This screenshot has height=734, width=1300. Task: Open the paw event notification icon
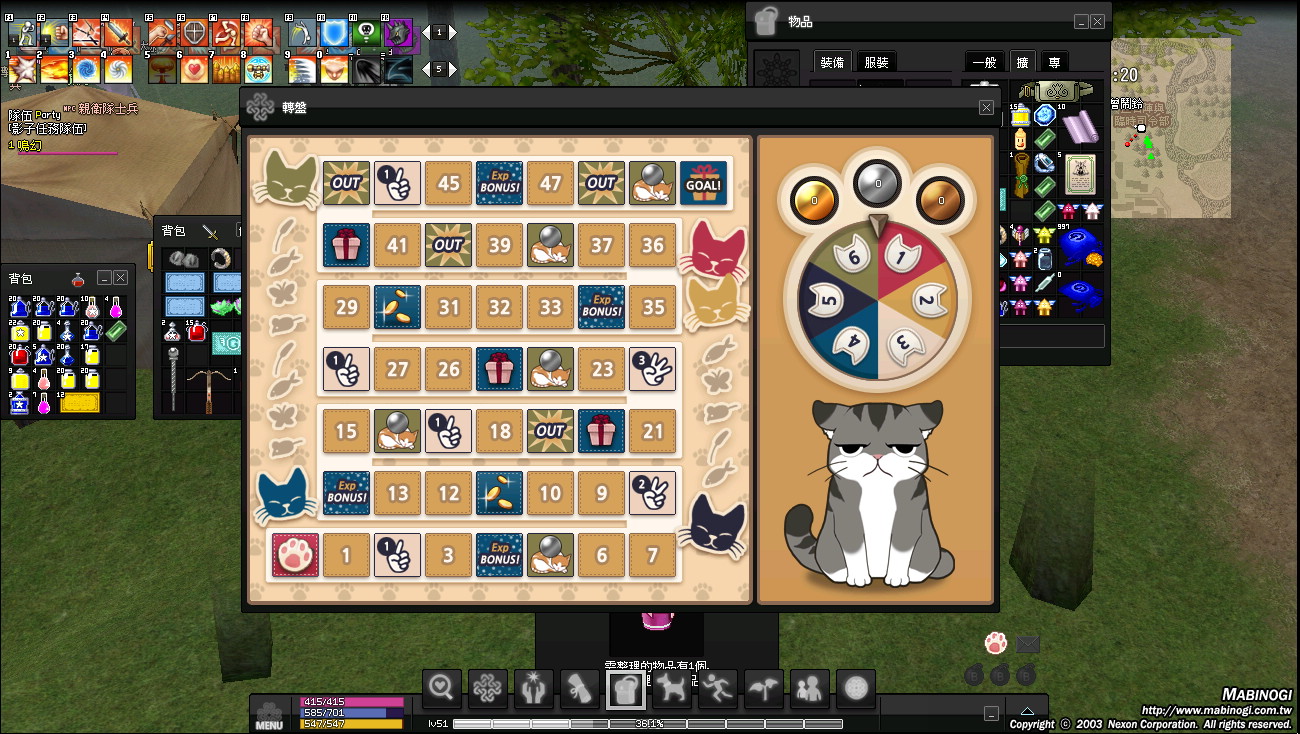(x=995, y=643)
